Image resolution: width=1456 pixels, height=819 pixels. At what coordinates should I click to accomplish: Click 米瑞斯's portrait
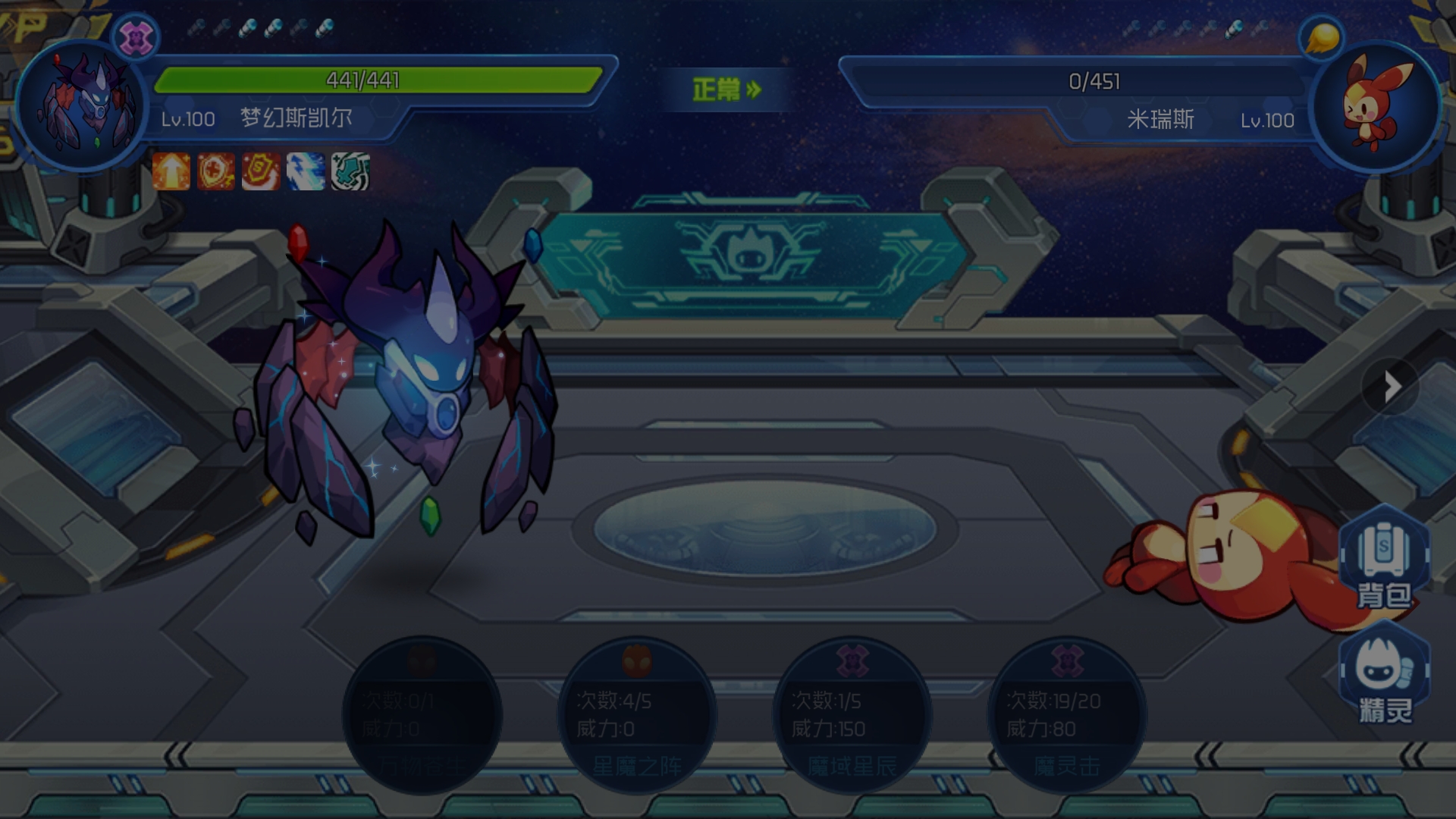(1375, 105)
